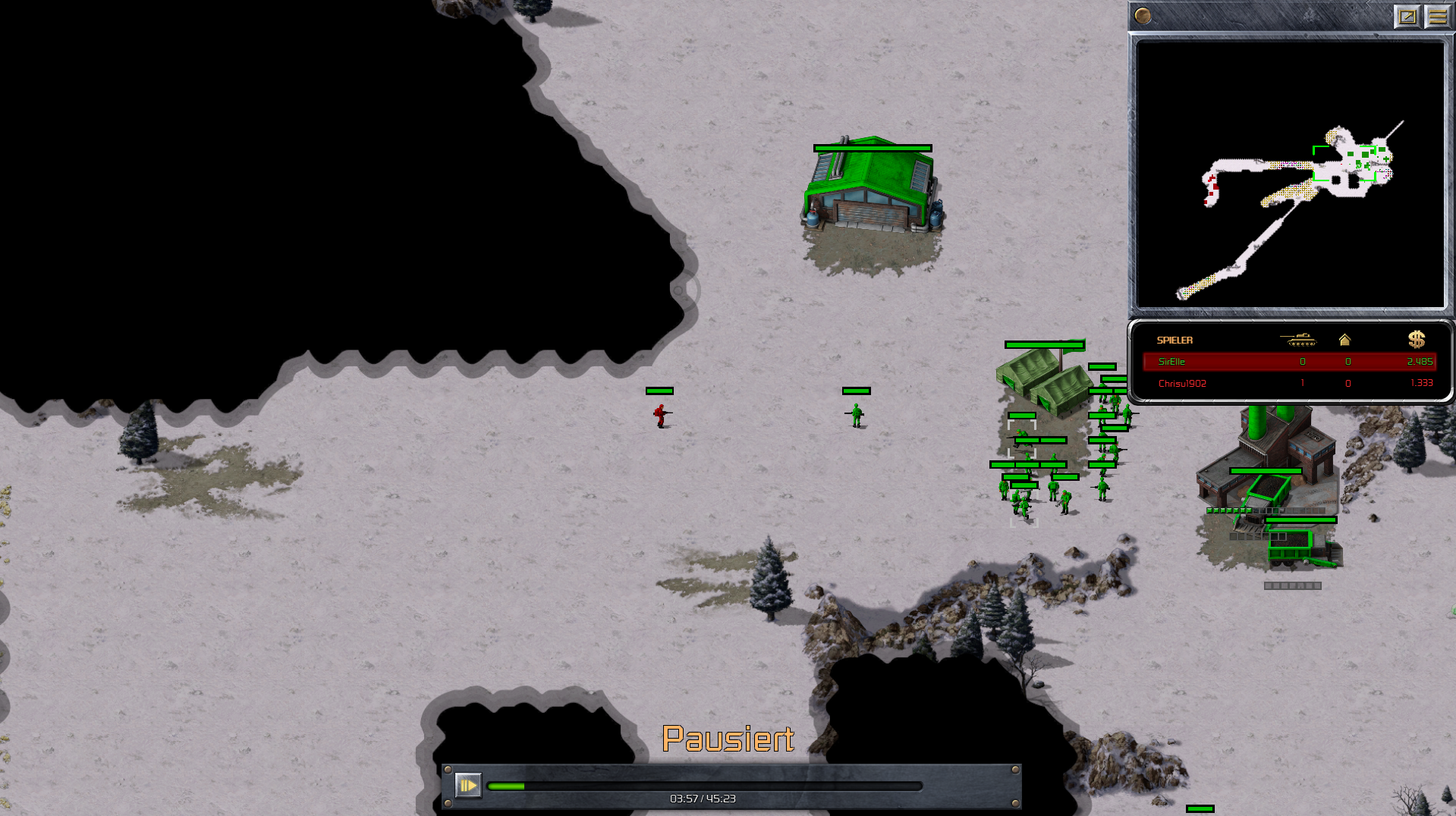Seek along the replay progress bar
The width and height of the screenshot is (1456, 816).
[x=704, y=786]
